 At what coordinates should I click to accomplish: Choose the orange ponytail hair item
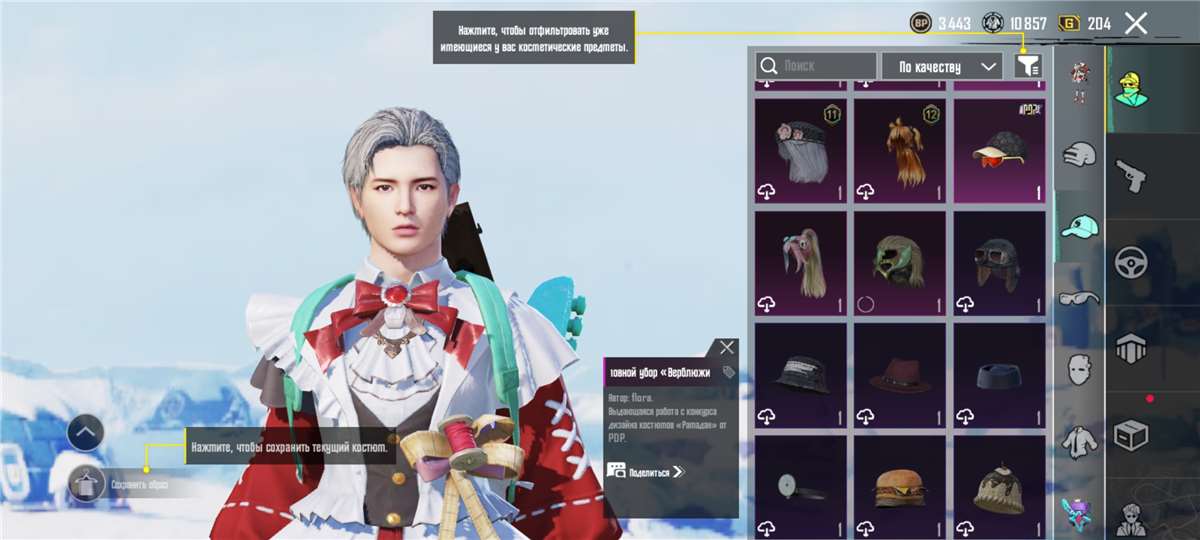click(900, 151)
